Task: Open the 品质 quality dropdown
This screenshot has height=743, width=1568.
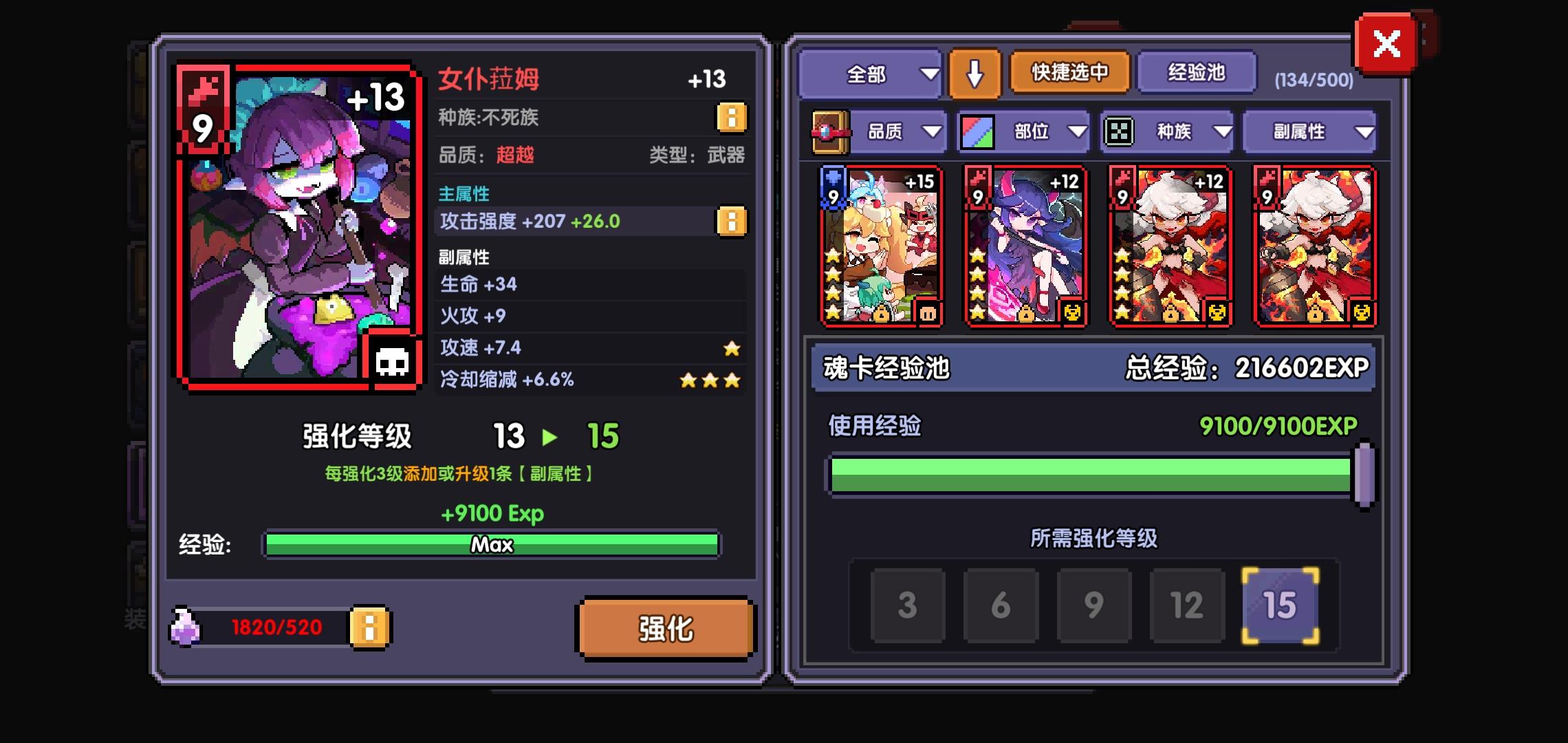Action: tap(902, 131)
